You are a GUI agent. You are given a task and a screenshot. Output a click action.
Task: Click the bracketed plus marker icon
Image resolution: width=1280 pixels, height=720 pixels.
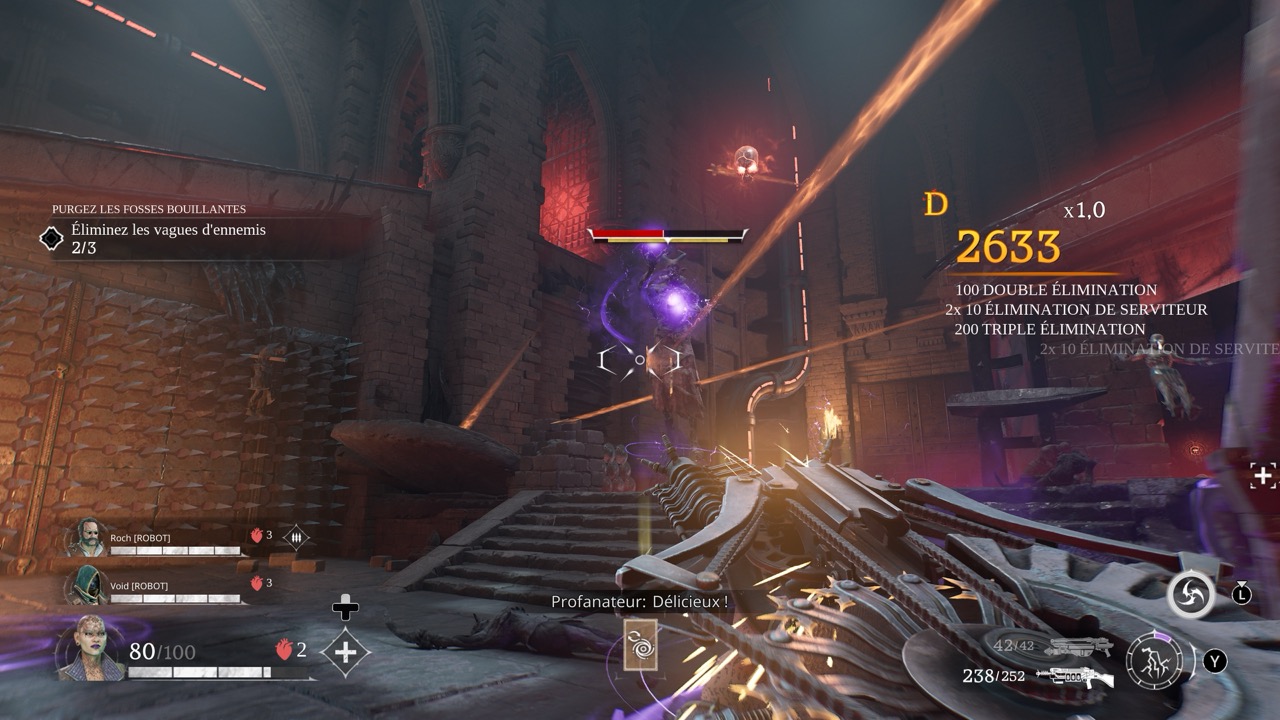(1262, 476)
